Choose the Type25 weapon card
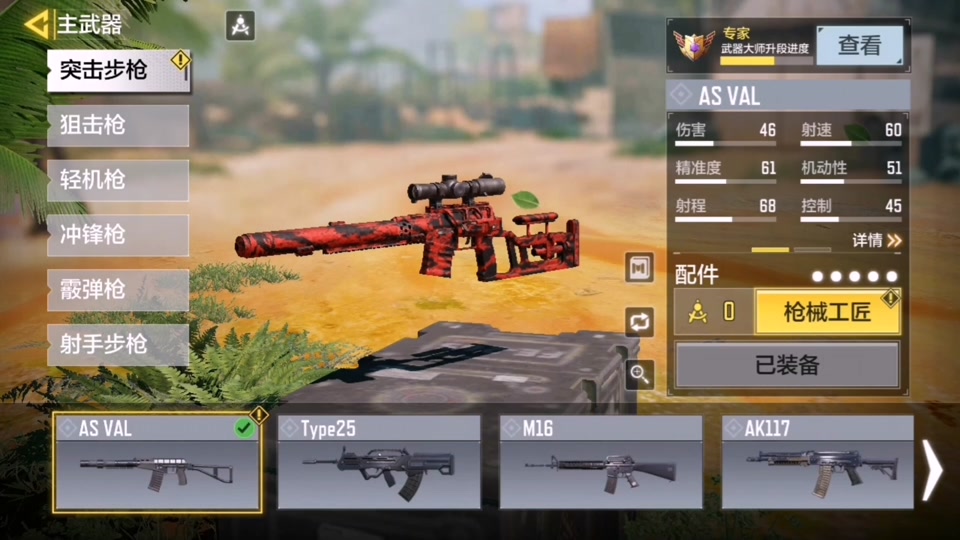The width and height of the screenshot is (960, 540). click(379, 462)
